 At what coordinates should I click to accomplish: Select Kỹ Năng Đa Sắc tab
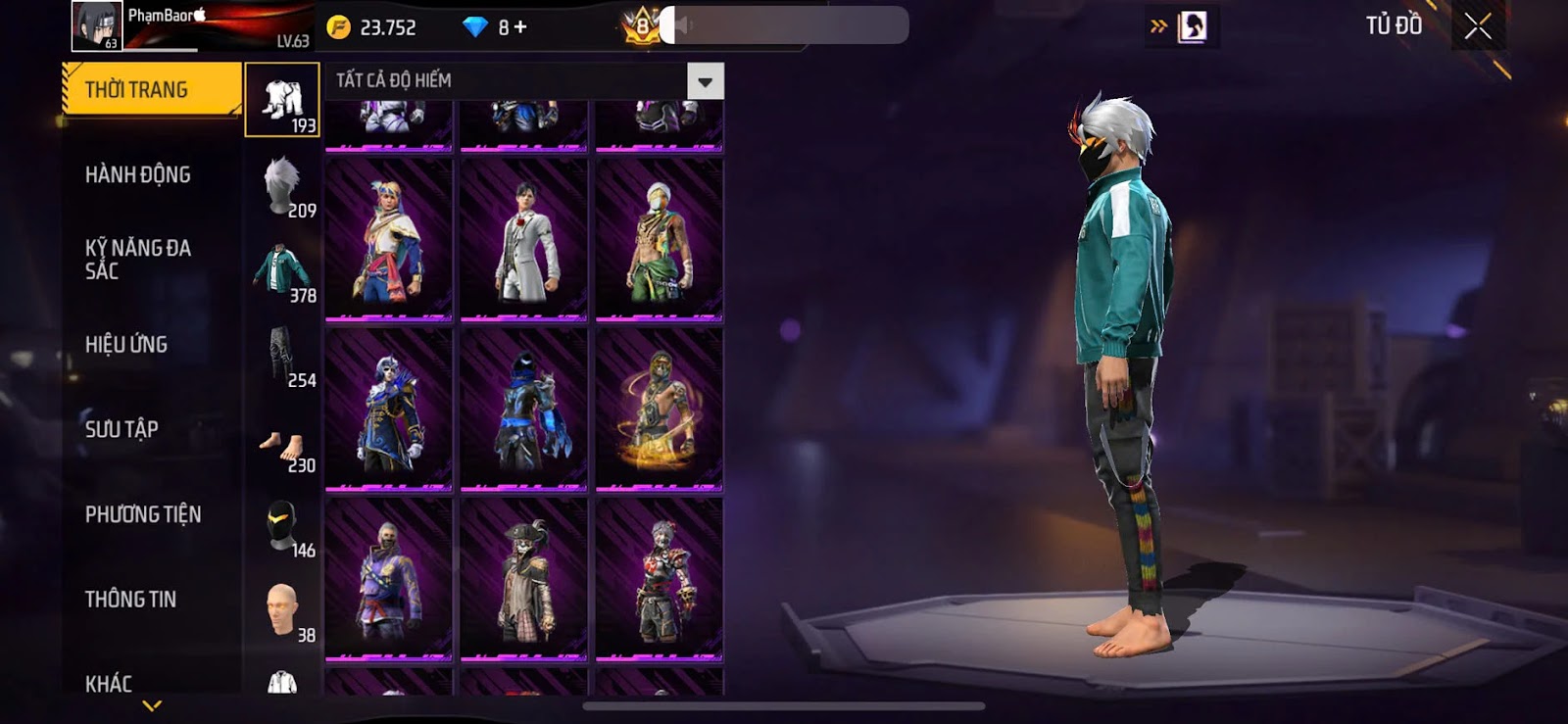point(138,260)
